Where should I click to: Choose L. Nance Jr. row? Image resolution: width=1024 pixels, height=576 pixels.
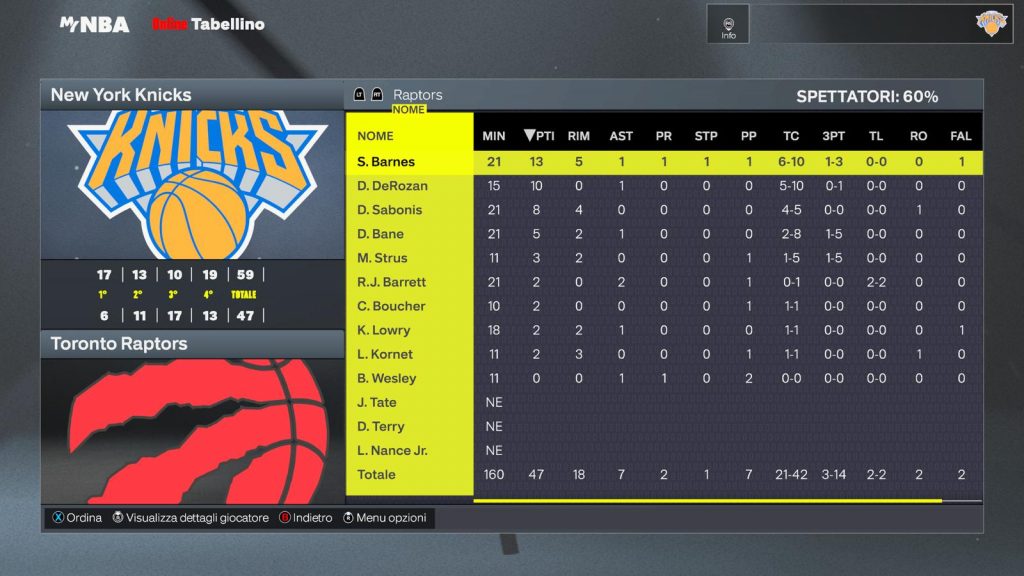pos(392,450)
